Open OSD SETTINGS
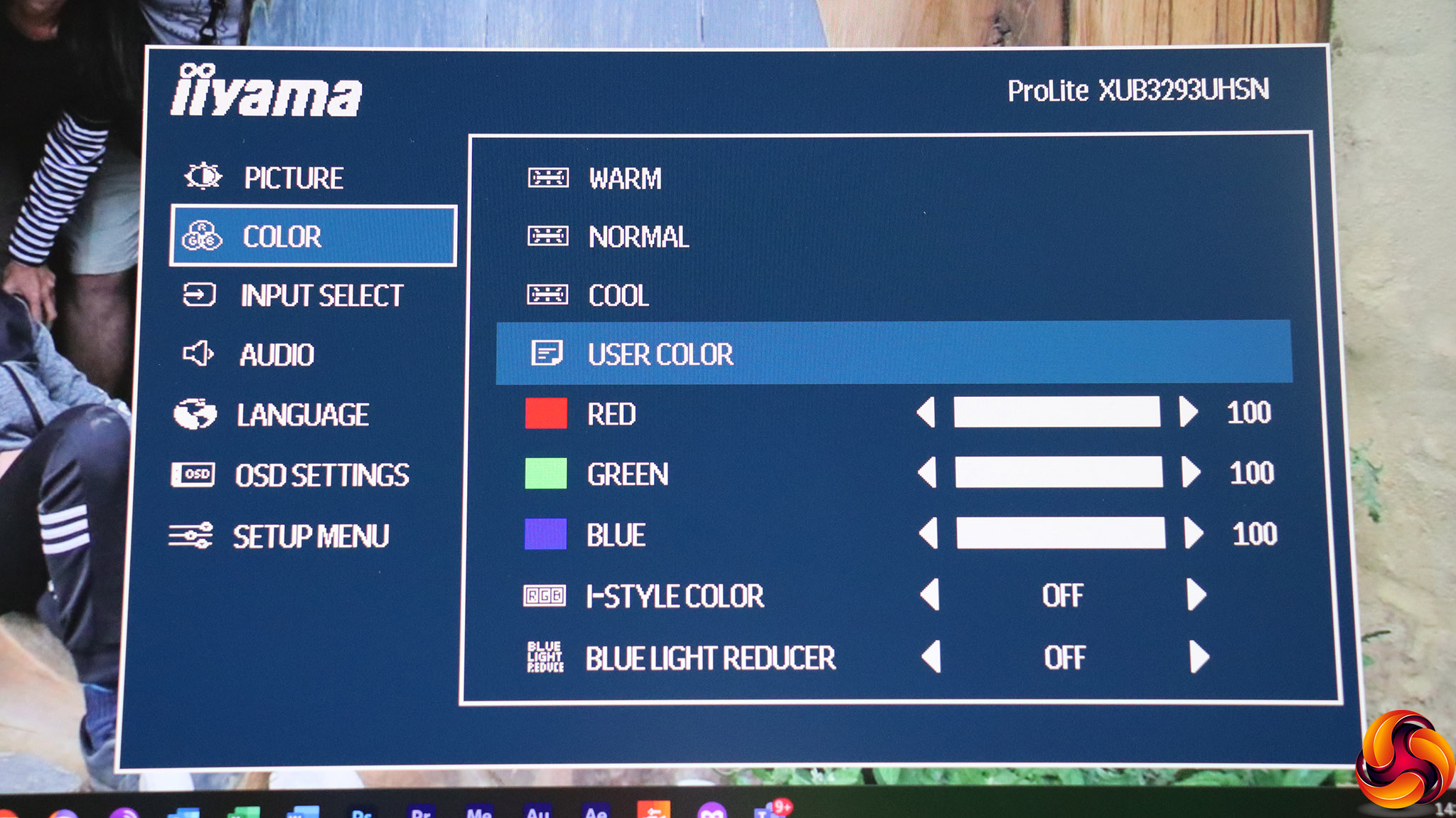 coord(321,476)
